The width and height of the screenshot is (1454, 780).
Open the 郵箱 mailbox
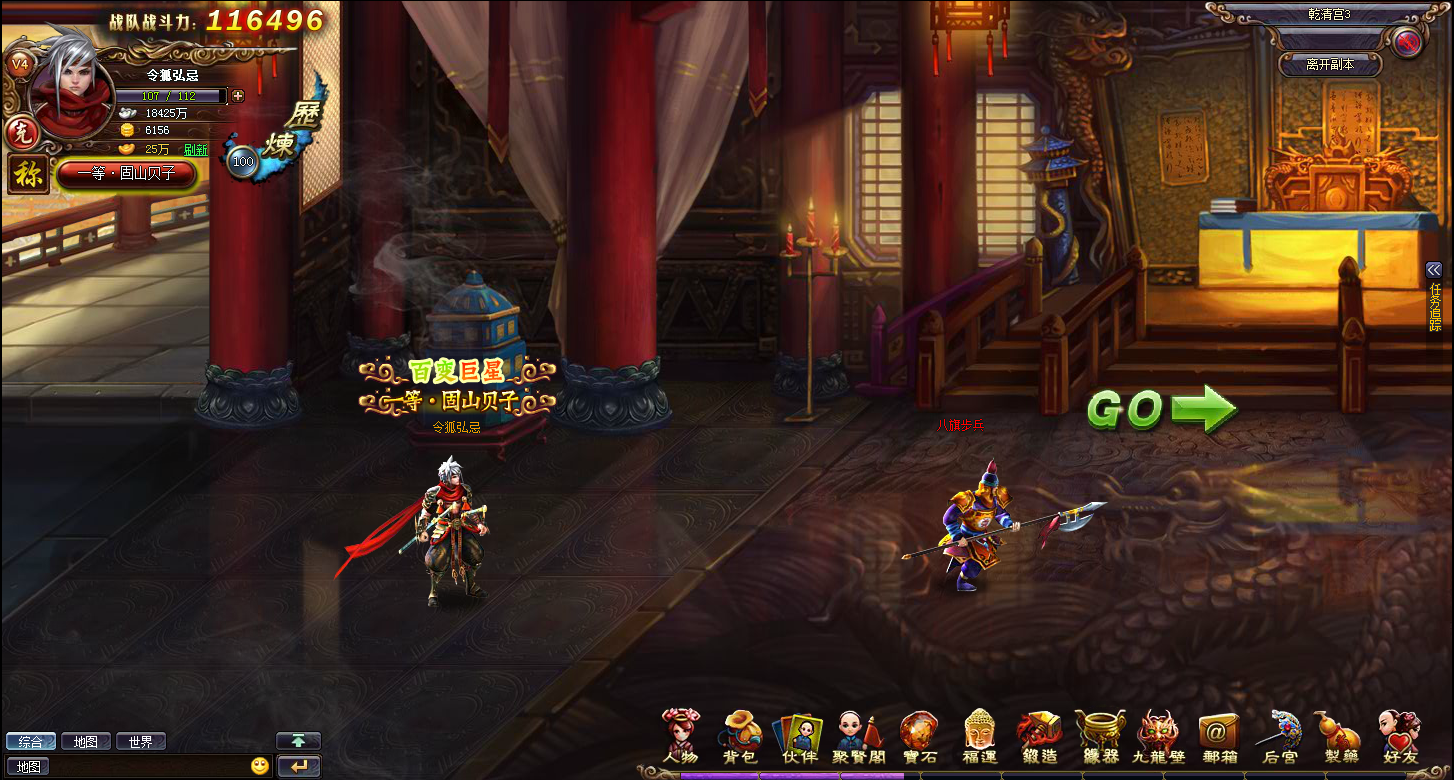click(x=1219, y=737)
